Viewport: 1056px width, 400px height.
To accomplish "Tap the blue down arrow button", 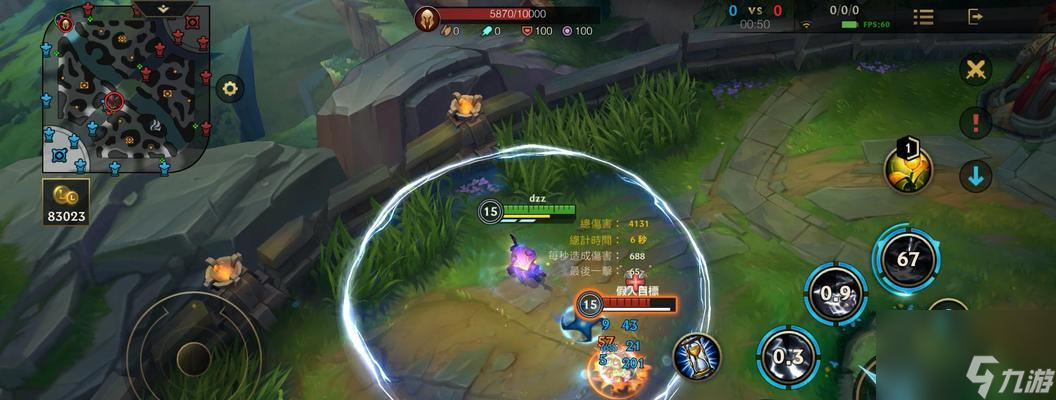I will coord(975,176).
